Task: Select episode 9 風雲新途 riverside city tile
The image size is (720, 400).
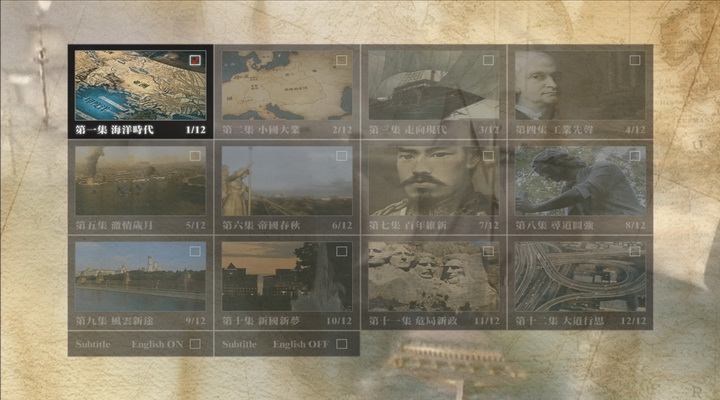Action: [140, 282]
